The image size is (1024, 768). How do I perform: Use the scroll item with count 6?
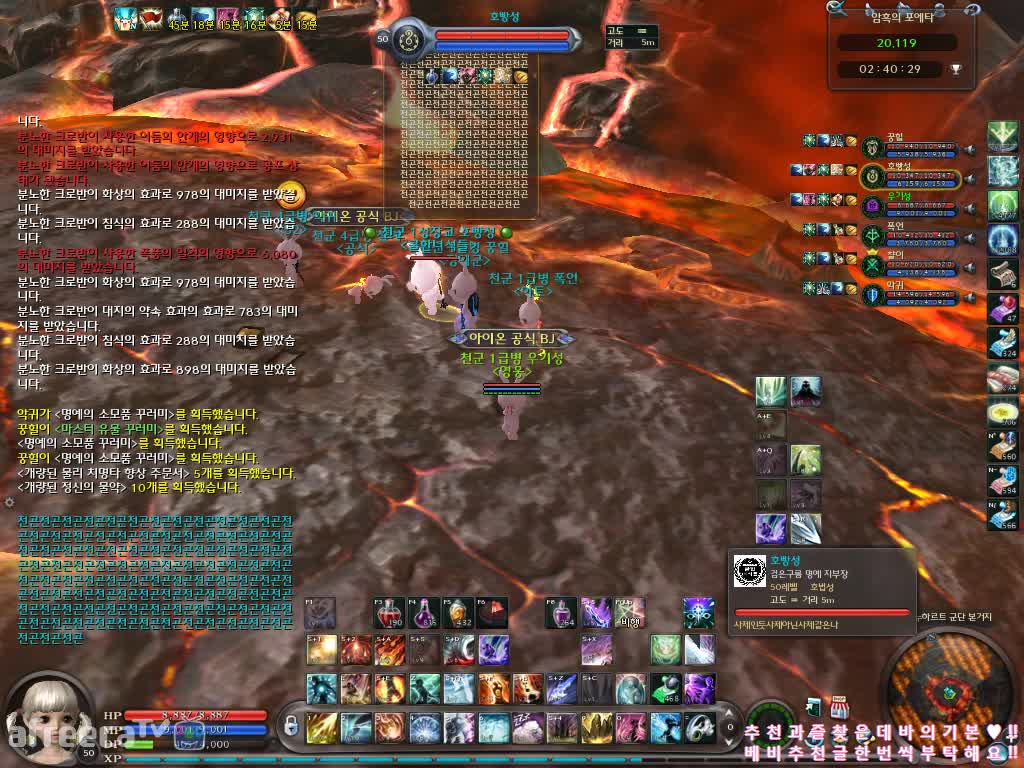click(1002, 273)
